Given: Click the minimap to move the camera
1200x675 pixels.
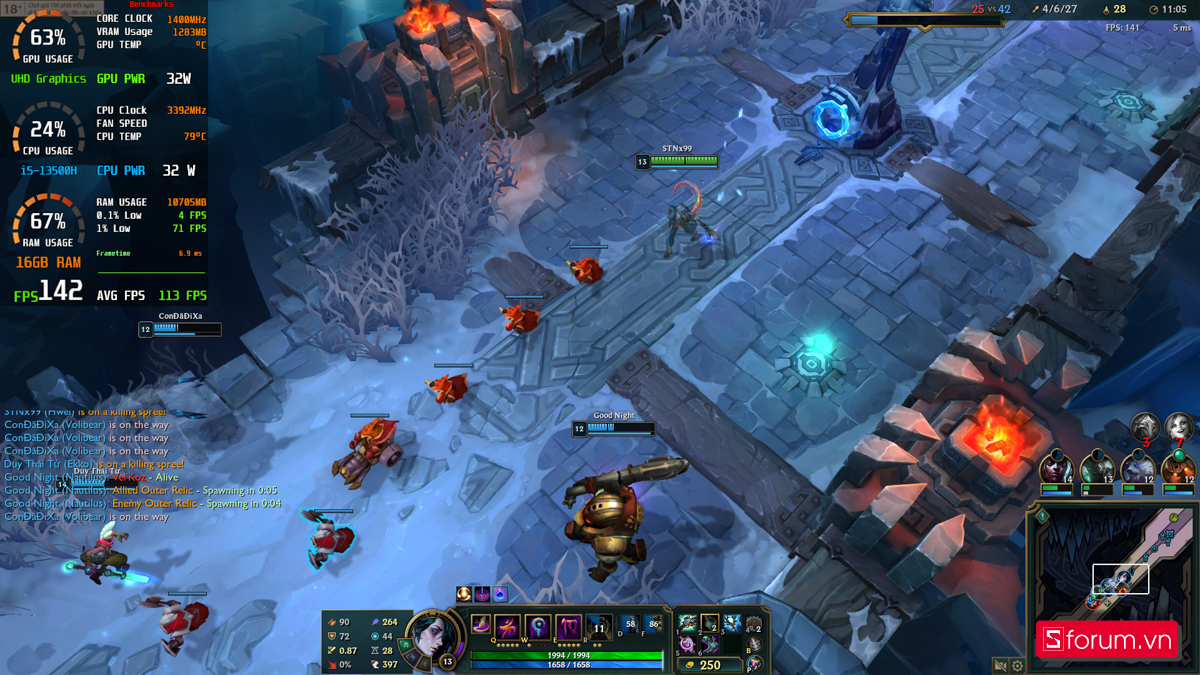Looking at the screenshot, I should point(1110,560).
